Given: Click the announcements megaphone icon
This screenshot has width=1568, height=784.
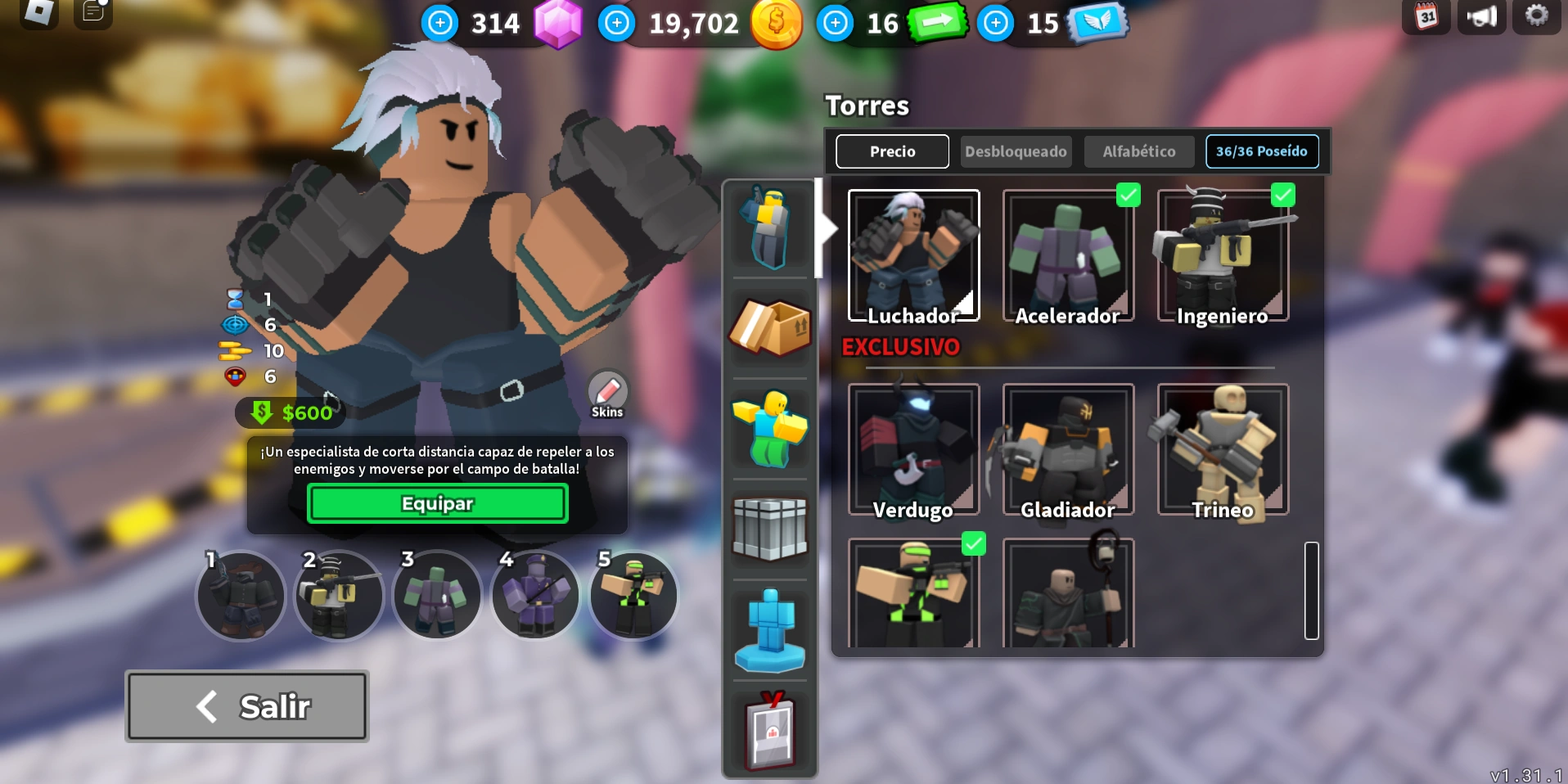Looking at the screenshot, I should (x=1483, y=16).
